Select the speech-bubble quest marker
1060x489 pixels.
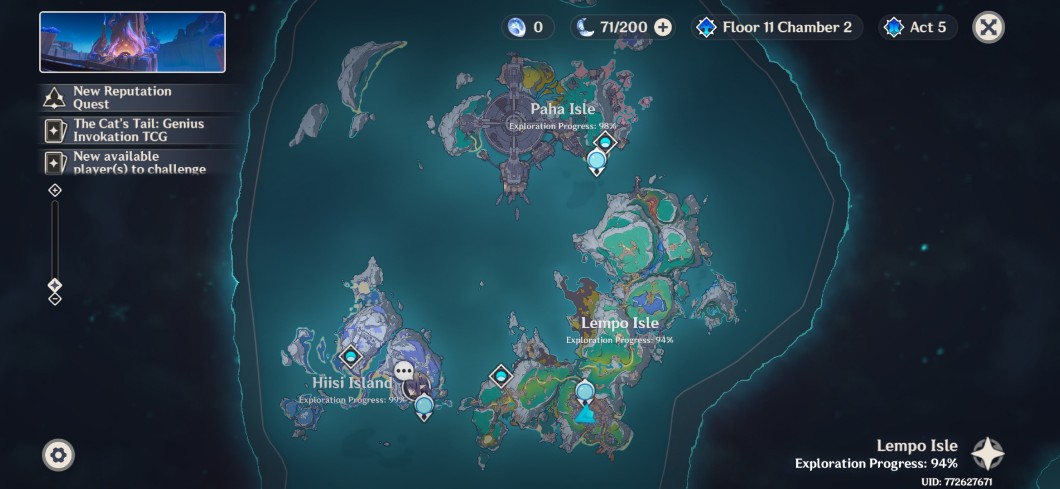pyautogui.click(x=404, y=371)
